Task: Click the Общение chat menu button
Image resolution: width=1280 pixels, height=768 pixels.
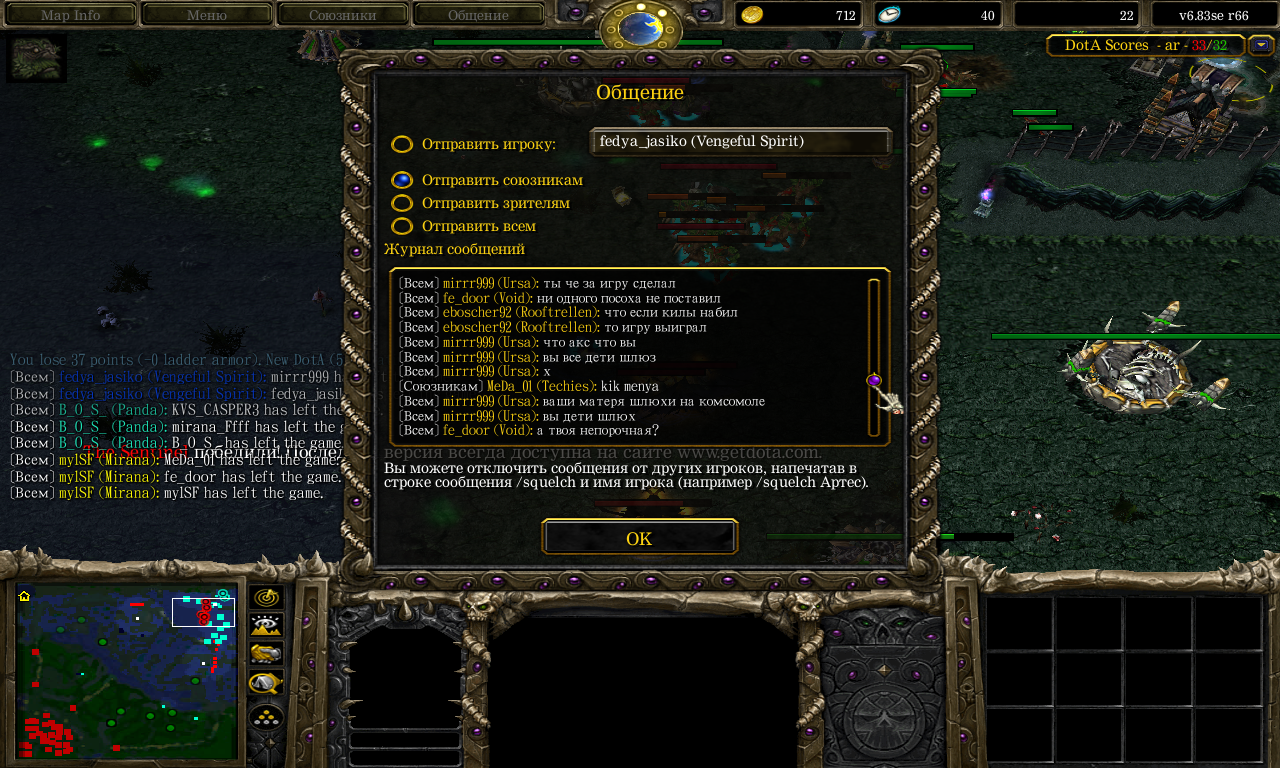Action: 478,15
